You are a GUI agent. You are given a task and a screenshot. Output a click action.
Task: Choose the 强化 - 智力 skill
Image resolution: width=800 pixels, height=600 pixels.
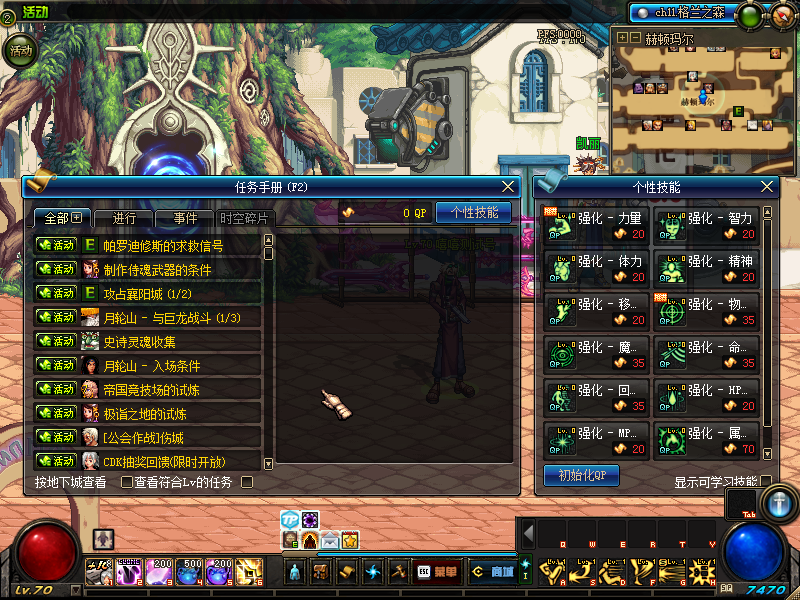point(706,224)
